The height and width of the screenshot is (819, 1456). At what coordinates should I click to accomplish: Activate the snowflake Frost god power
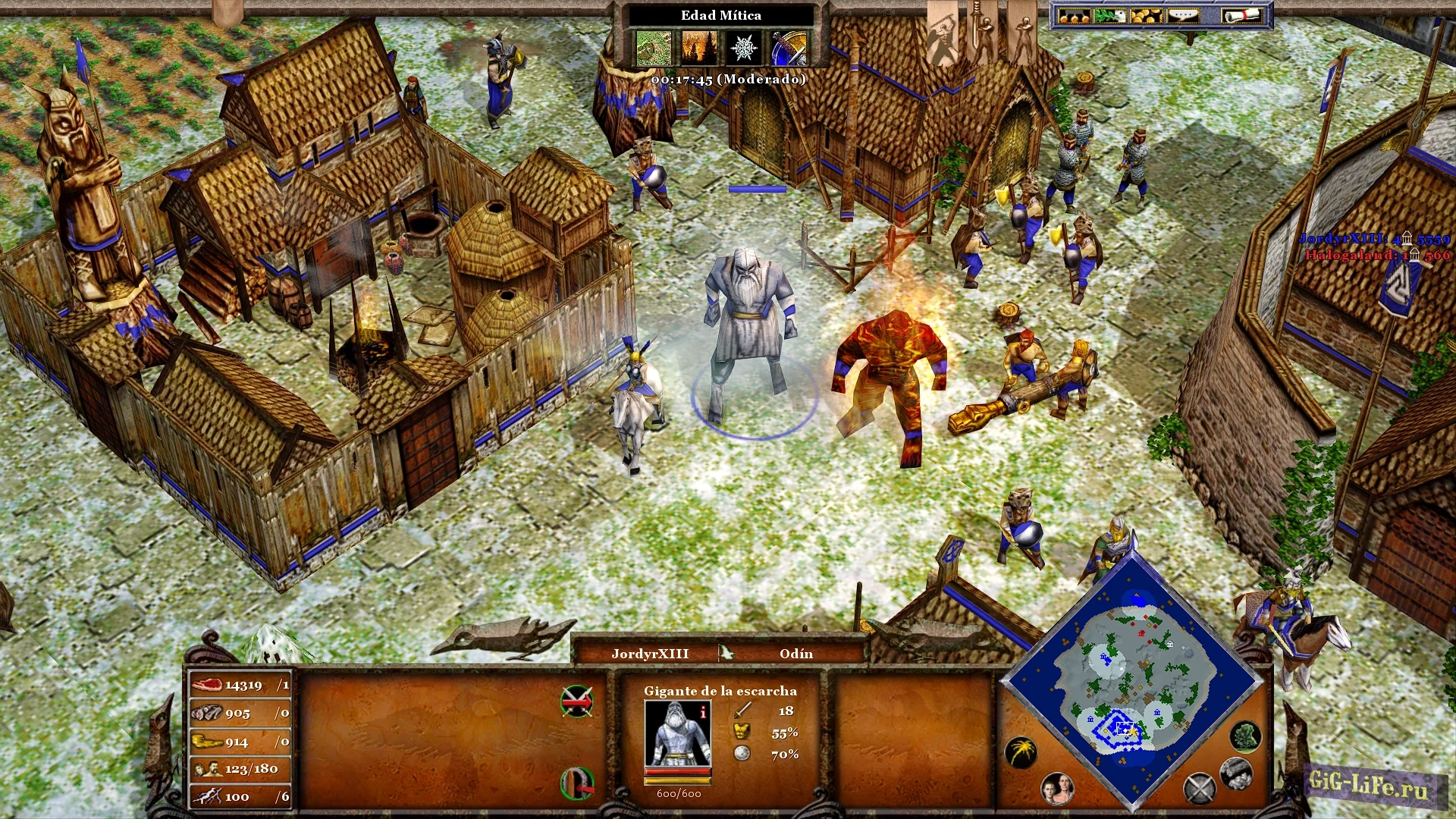(744, 49)
